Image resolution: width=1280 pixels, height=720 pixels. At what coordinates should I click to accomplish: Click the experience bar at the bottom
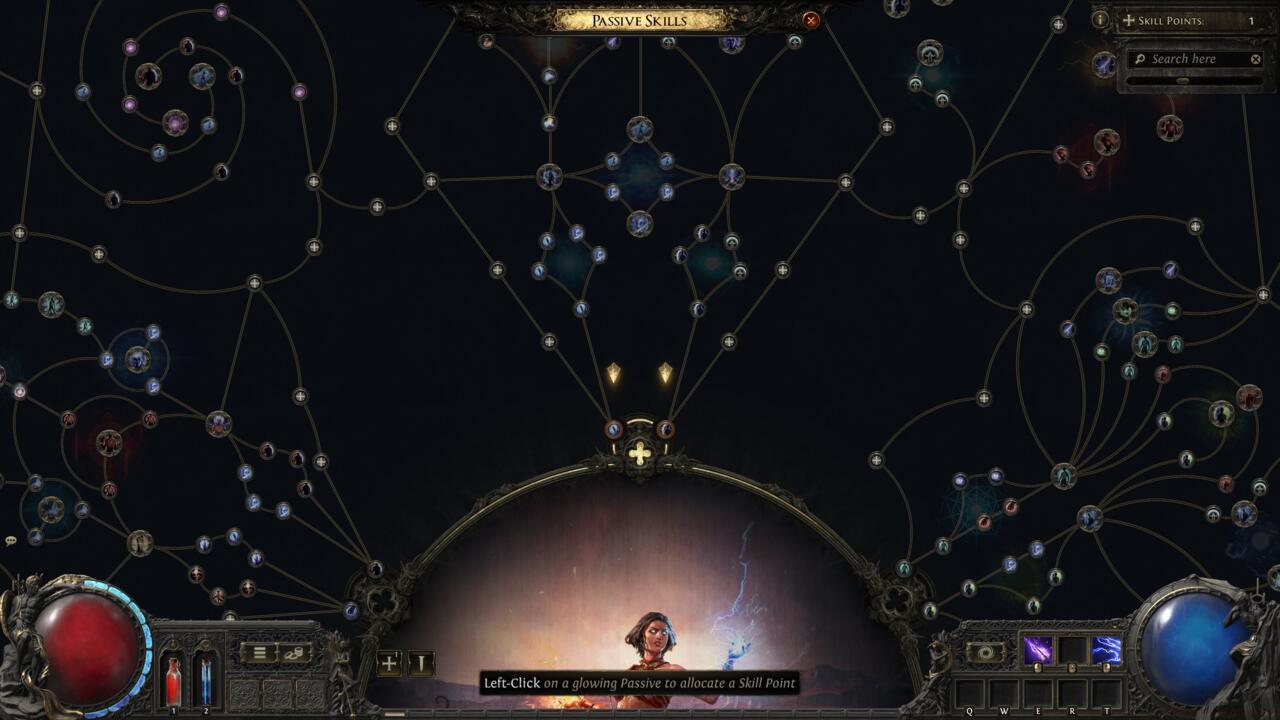click(x=640, y=714)
